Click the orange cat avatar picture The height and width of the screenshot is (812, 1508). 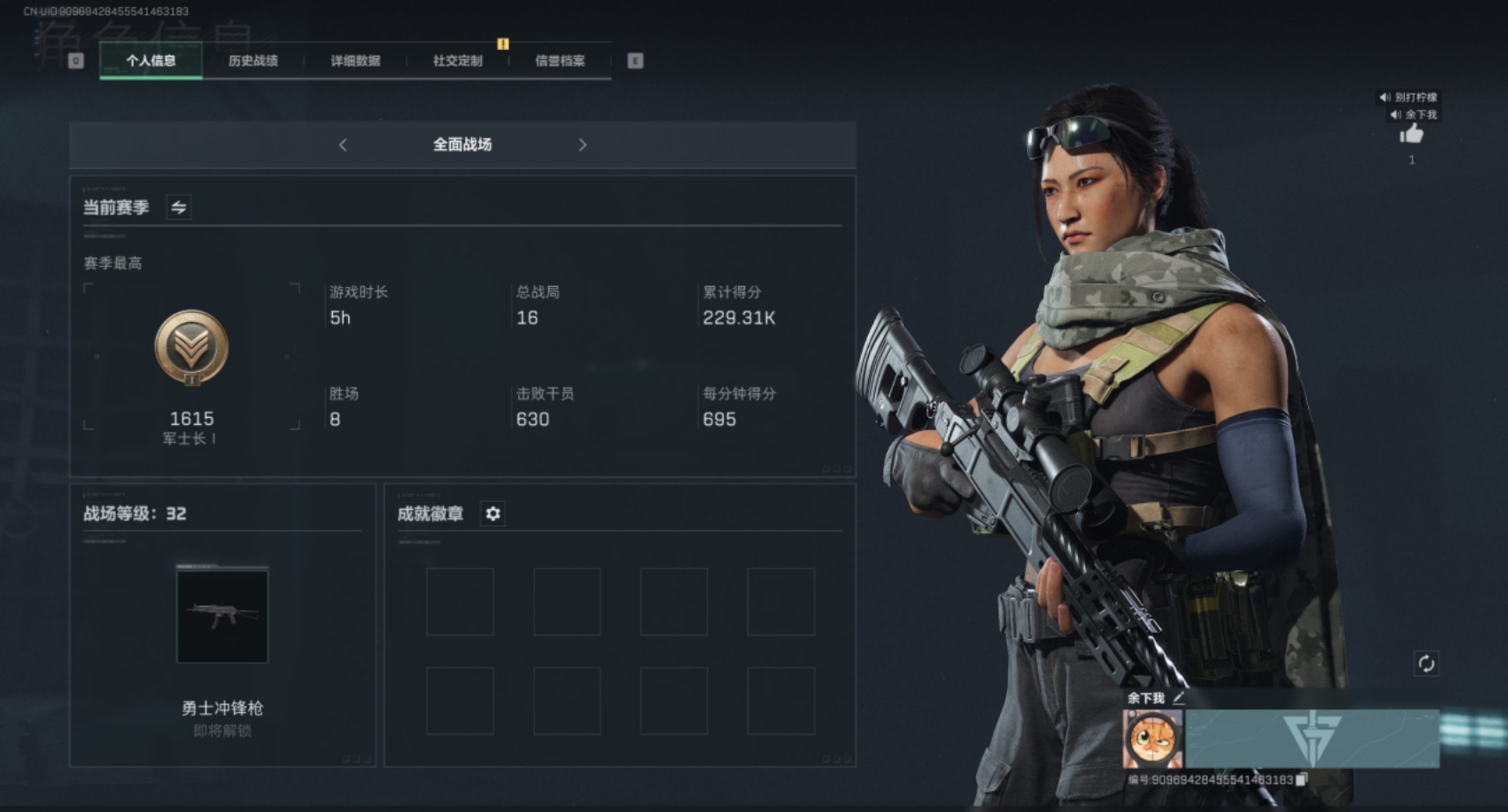click(1152, 739)
